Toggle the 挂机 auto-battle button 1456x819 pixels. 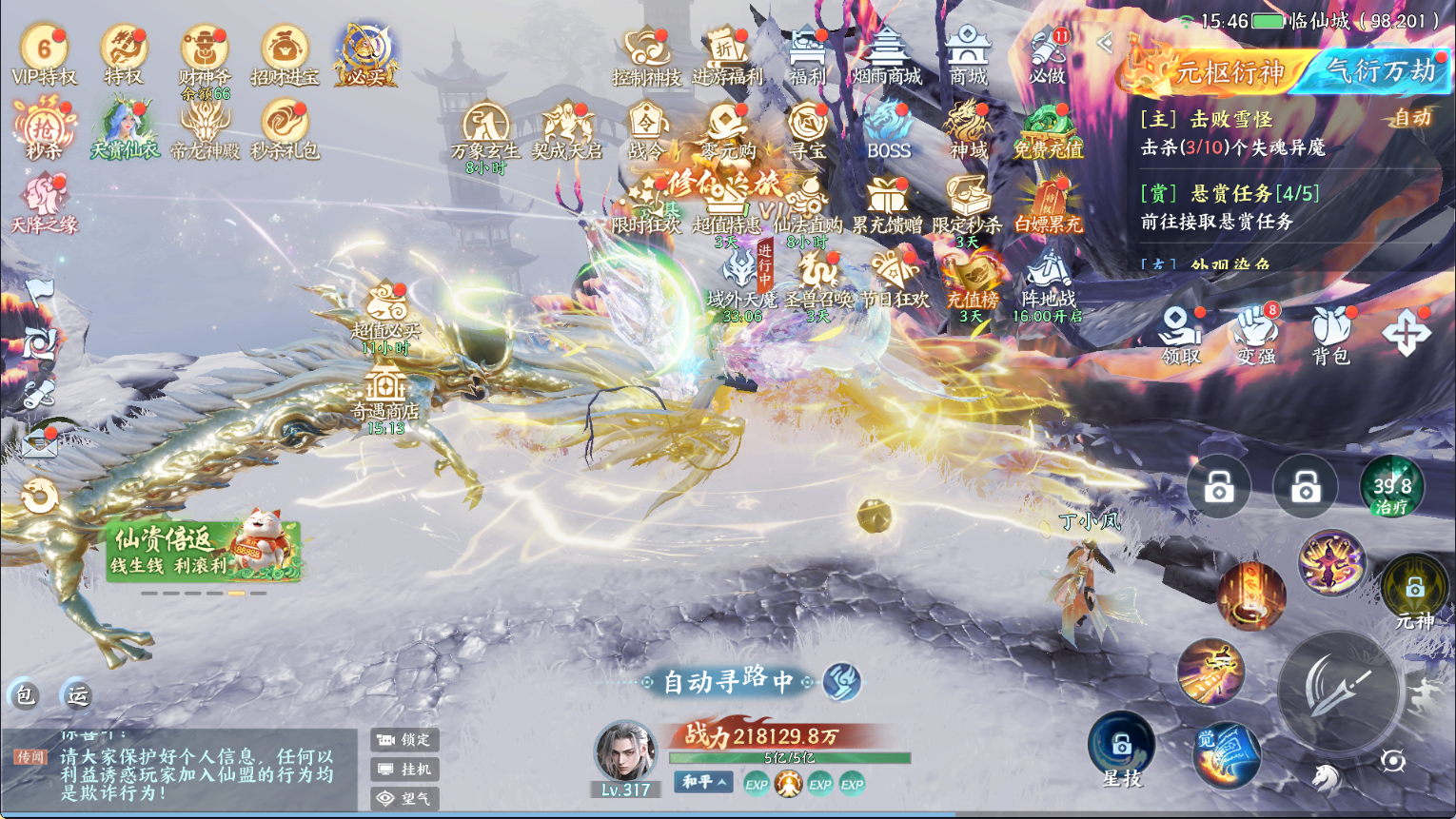405,769
